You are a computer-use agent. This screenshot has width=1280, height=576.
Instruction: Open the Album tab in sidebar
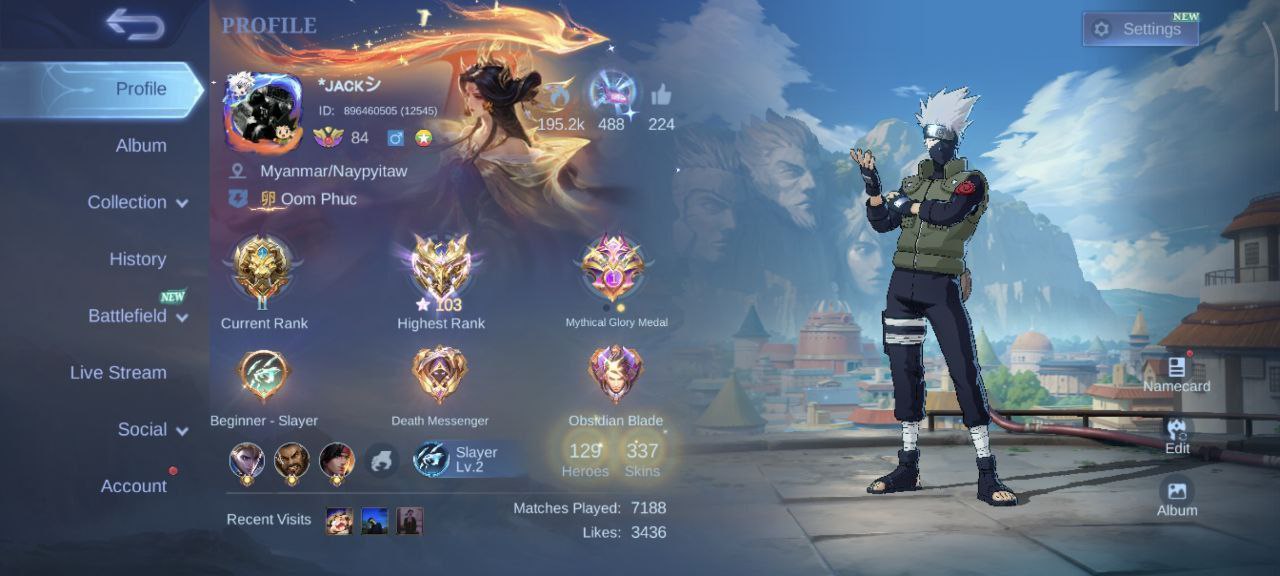(140, 146)
